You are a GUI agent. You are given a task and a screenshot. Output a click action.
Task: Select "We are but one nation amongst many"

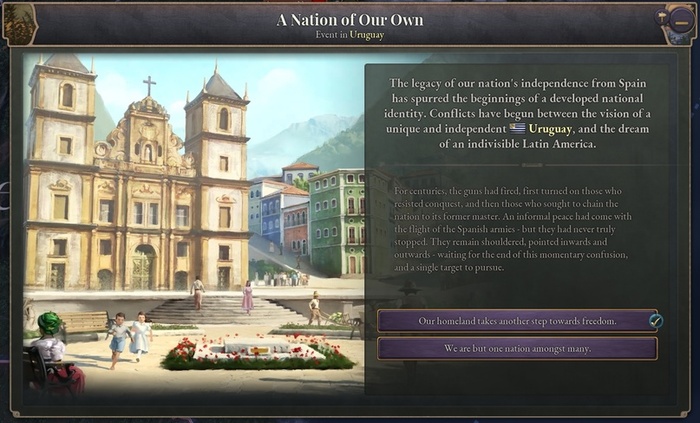[x=517, y=349]
